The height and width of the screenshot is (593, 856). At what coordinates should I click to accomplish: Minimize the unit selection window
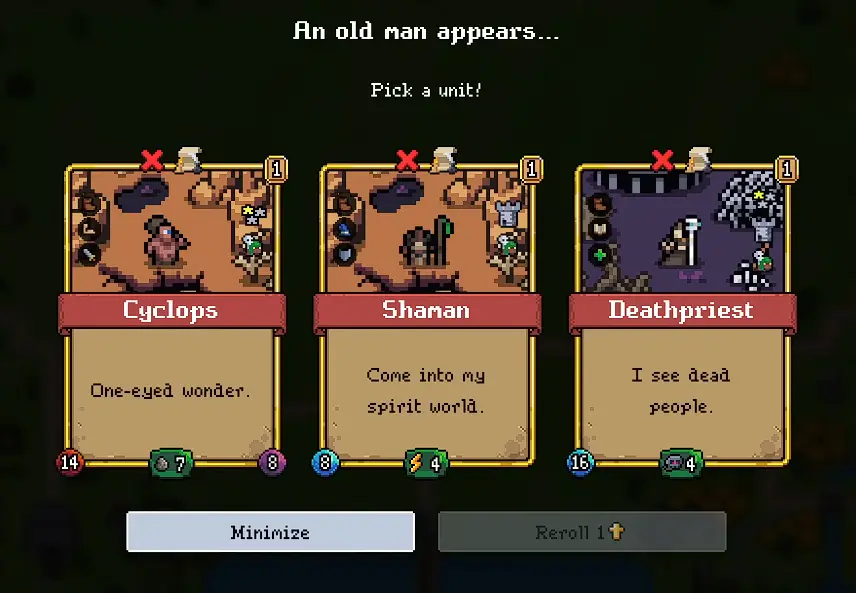pyautogui.click(x=270, y=532)
